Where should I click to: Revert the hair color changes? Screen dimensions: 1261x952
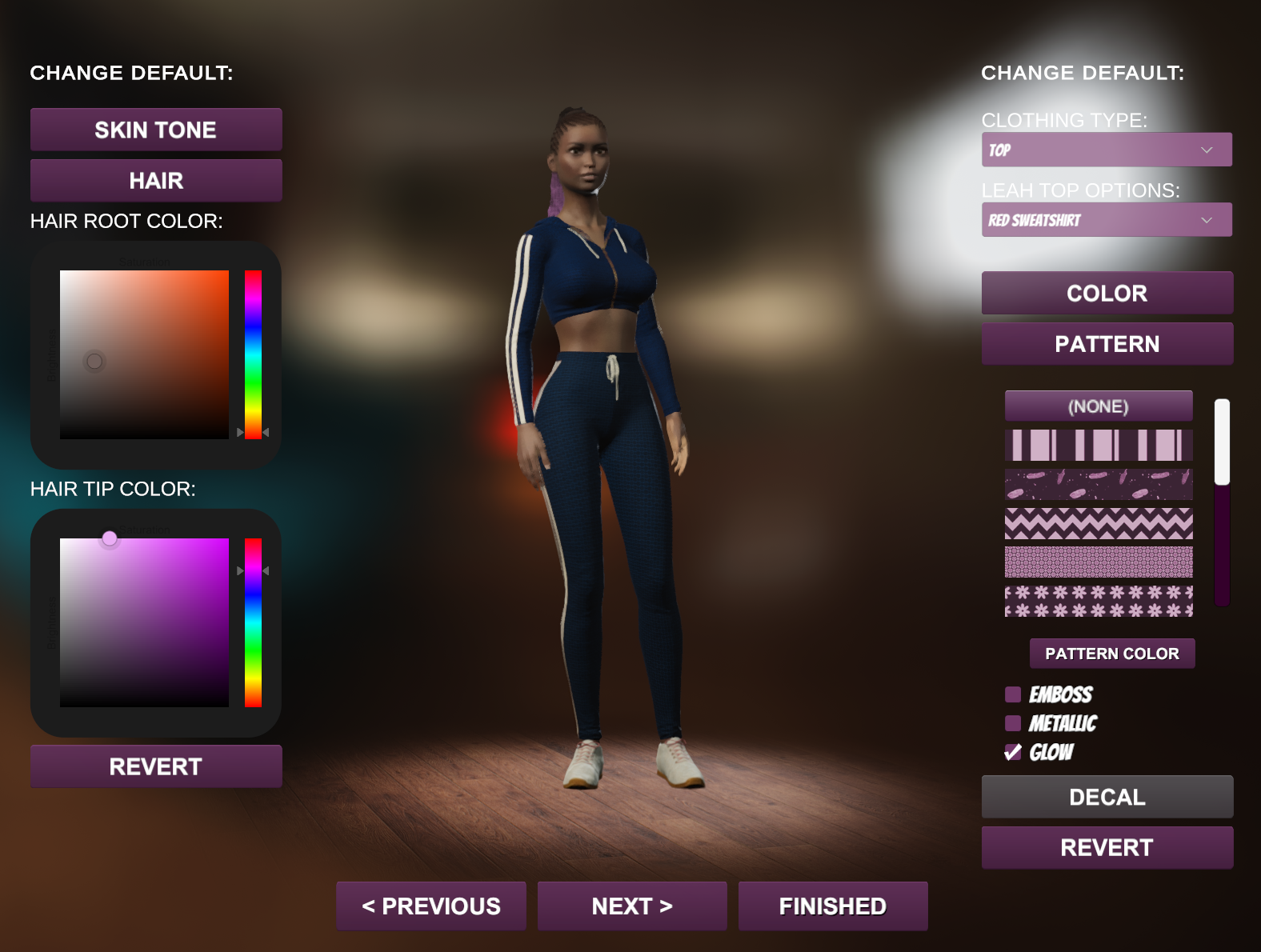pyautogui.click(x=156, y=766)
